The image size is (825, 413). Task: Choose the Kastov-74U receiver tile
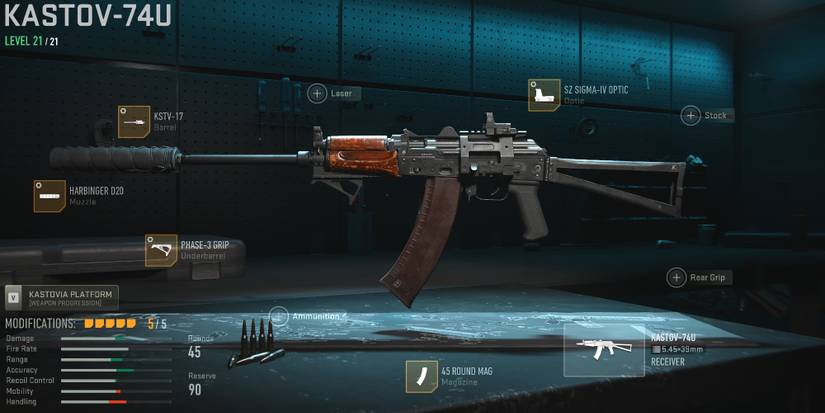[603, 350]
